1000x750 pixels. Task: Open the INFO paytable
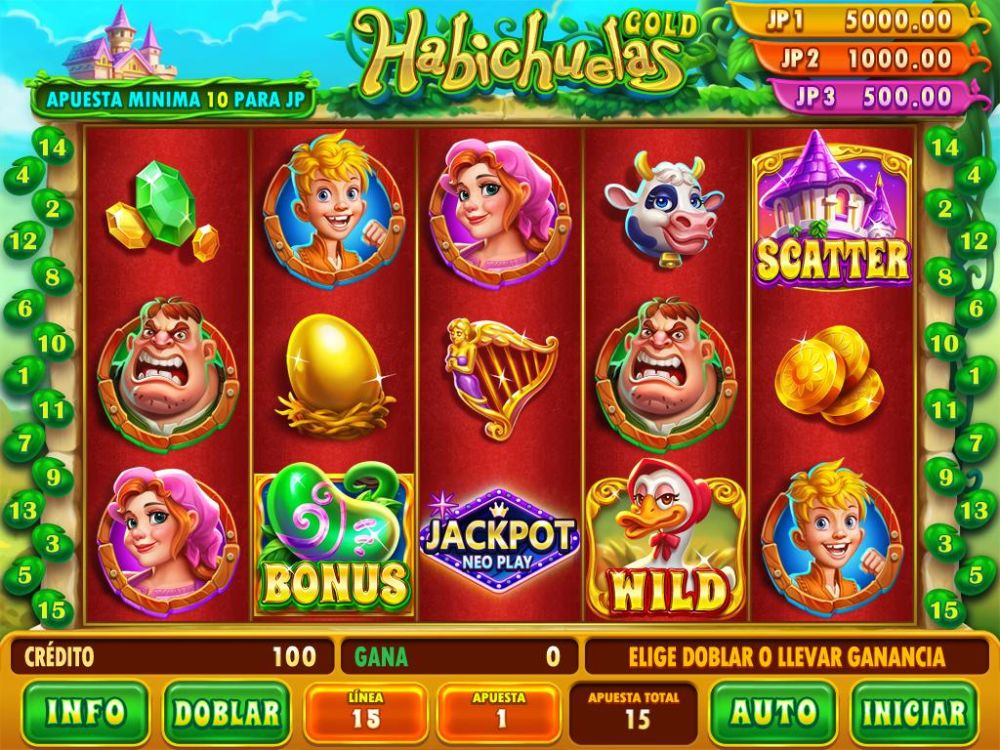coord(86,712)
